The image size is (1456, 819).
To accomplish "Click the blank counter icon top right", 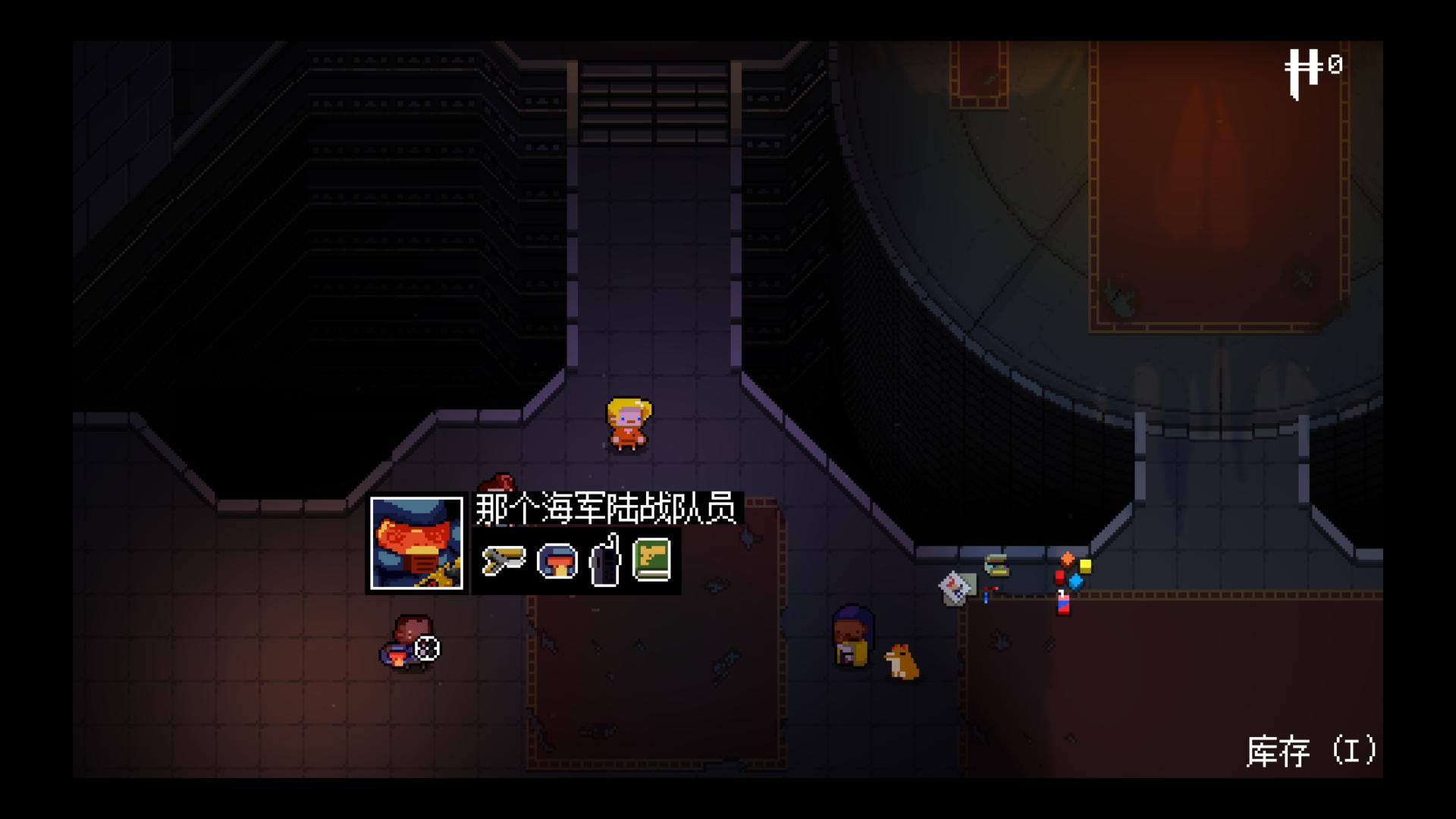I will coord(1306,67).
